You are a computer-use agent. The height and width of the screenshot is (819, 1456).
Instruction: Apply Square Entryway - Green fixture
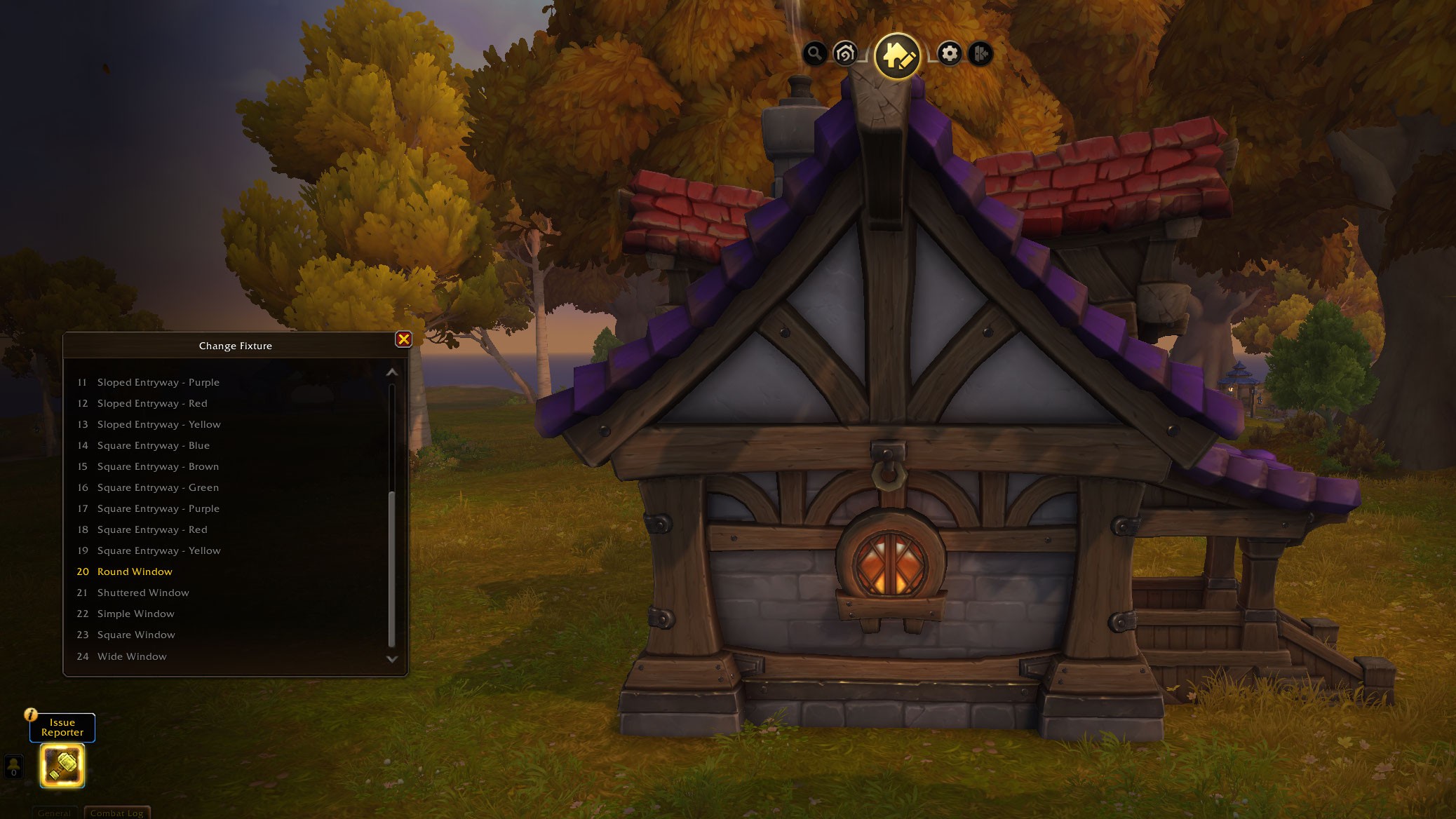(x=158, y=487)
